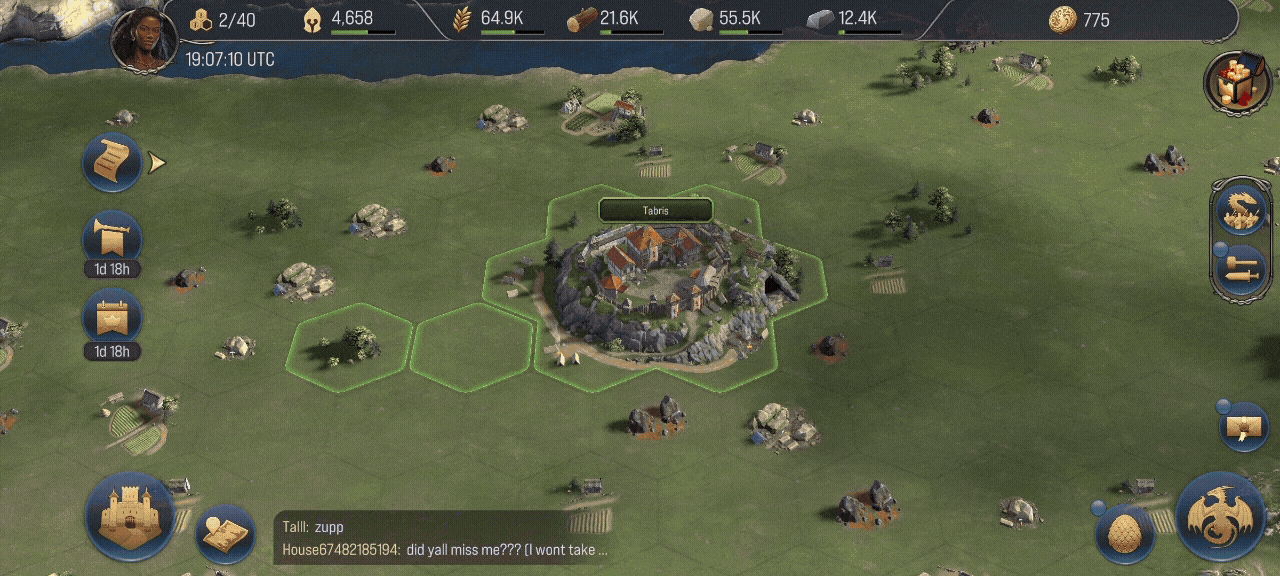Open the scroll quest log button
Image resolution: width=1280 pixels, height=576 pixels.
pyautogui.click(x=111, y=163)
